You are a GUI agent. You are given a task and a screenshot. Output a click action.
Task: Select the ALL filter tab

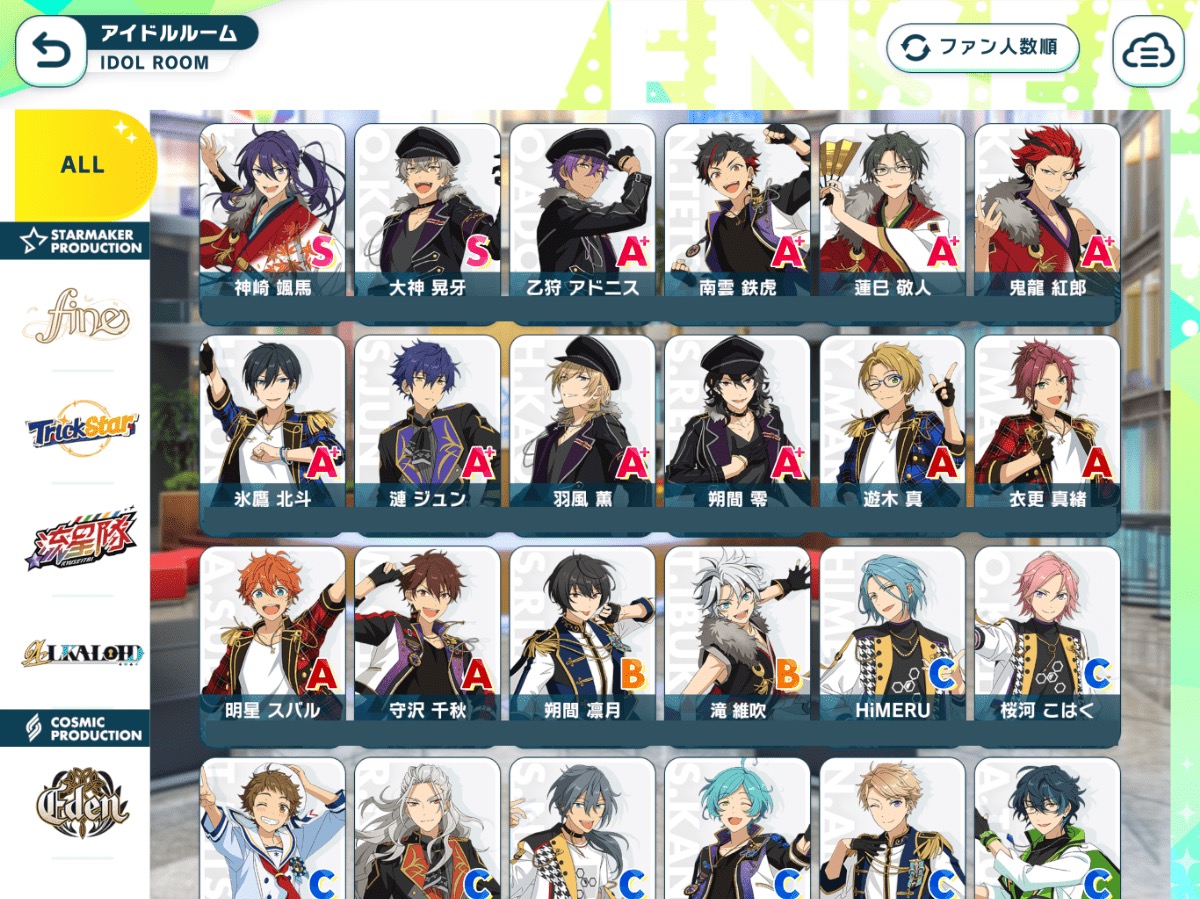click(x=83, y=164)
